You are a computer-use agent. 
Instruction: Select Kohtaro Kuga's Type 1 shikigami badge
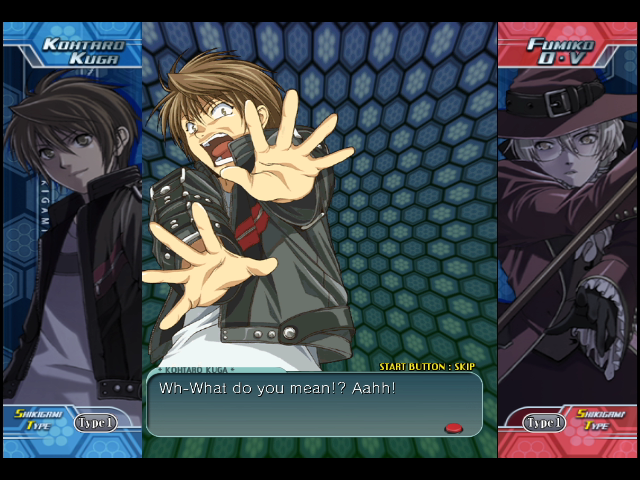tap(96, 423)
